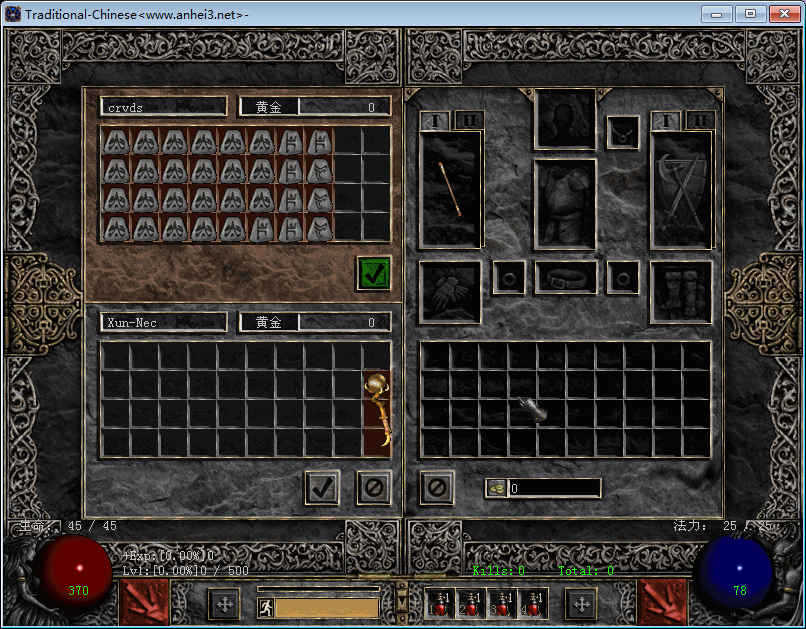This screenshot has height=629, width=806.
Task: Use the belt potion numbered 1
Action: click(x=444, y=603)
